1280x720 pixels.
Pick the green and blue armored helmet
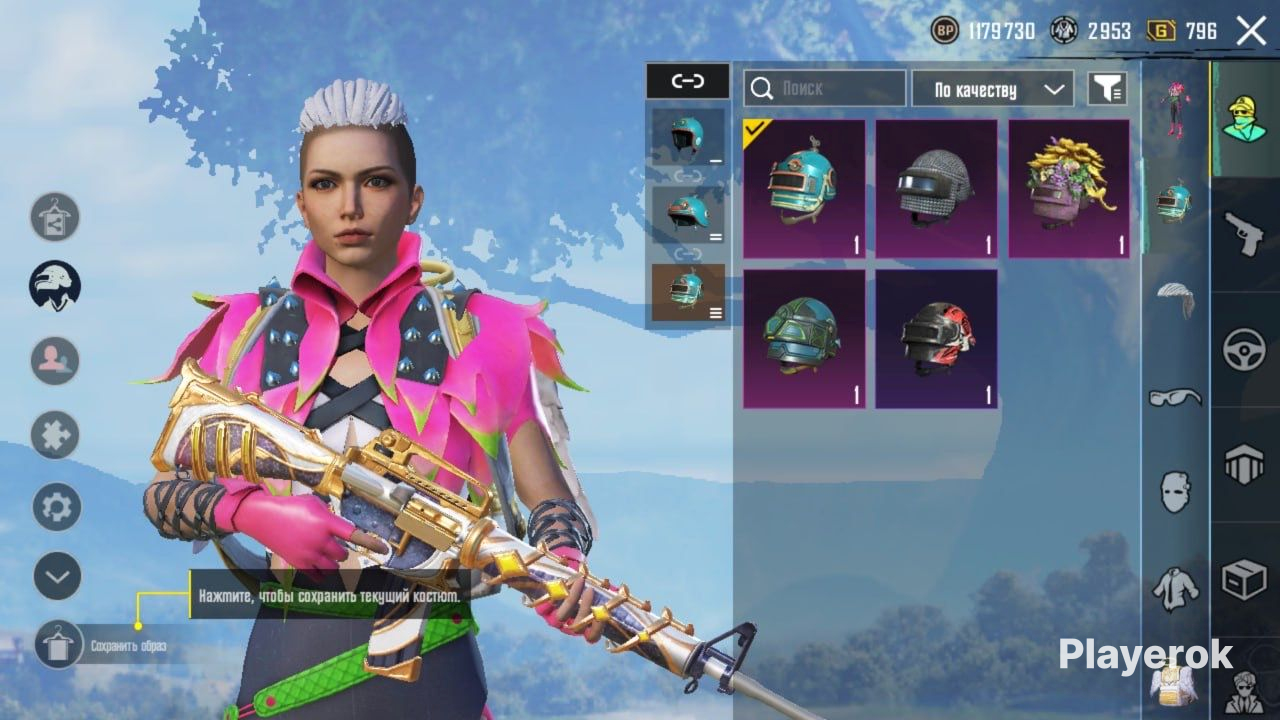coord(804,339)
